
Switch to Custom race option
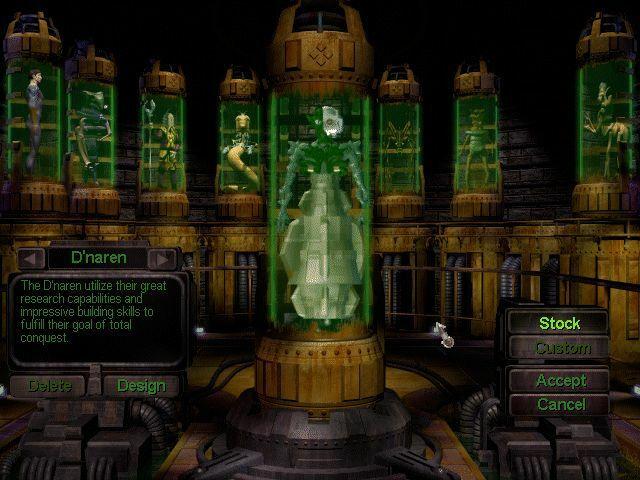(x=562, y=349)
